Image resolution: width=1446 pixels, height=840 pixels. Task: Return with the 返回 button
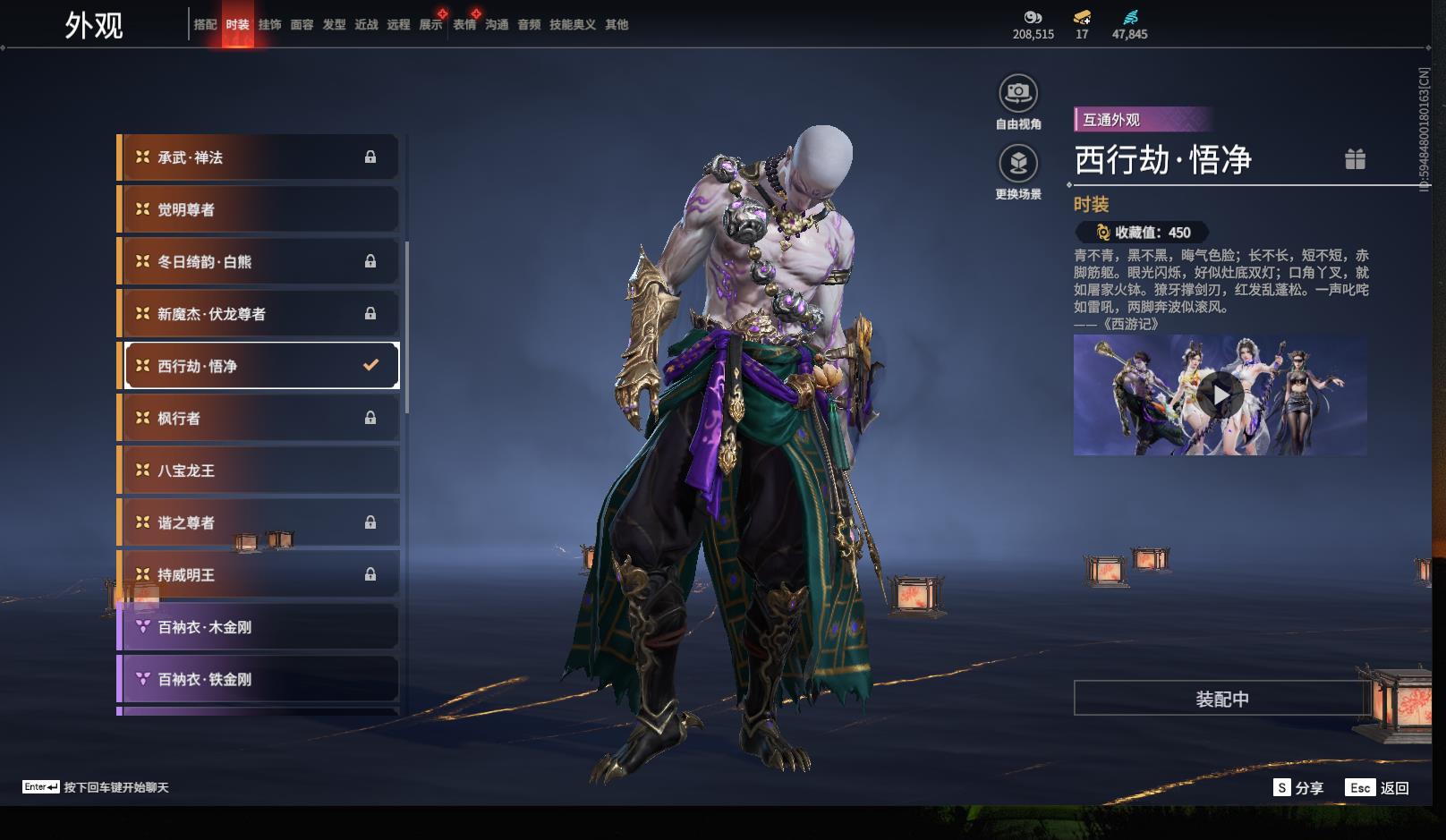1378,788
